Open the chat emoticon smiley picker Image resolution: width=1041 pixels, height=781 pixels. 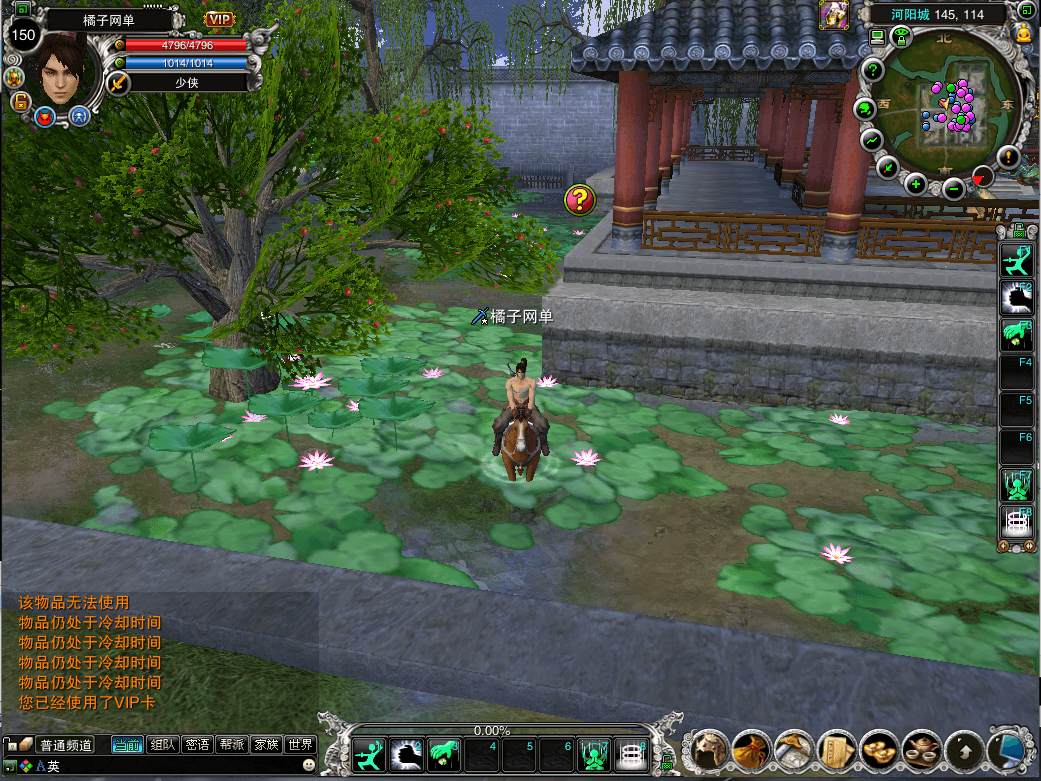point(309,765)
